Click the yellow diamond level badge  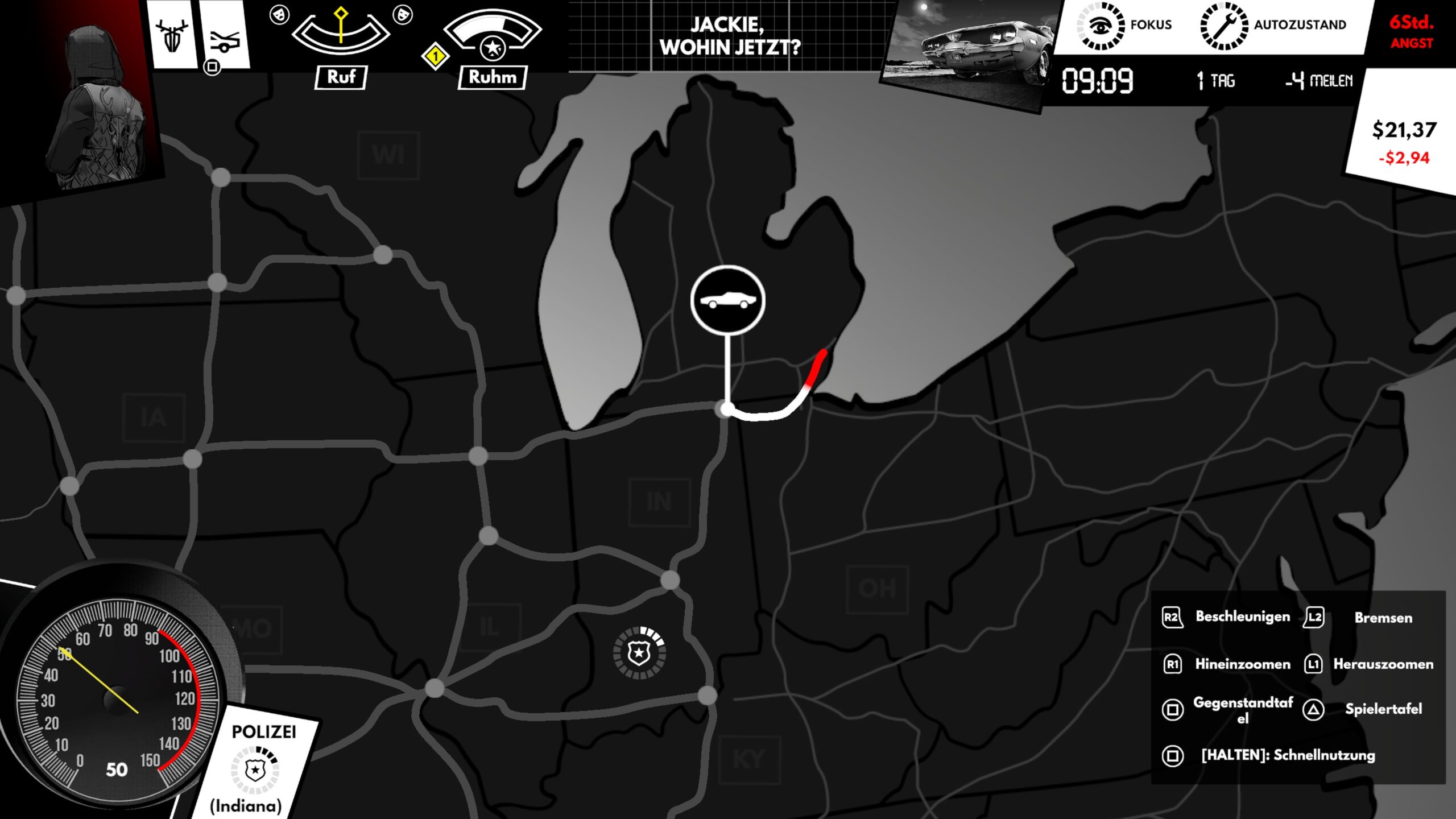click(435, 56)
